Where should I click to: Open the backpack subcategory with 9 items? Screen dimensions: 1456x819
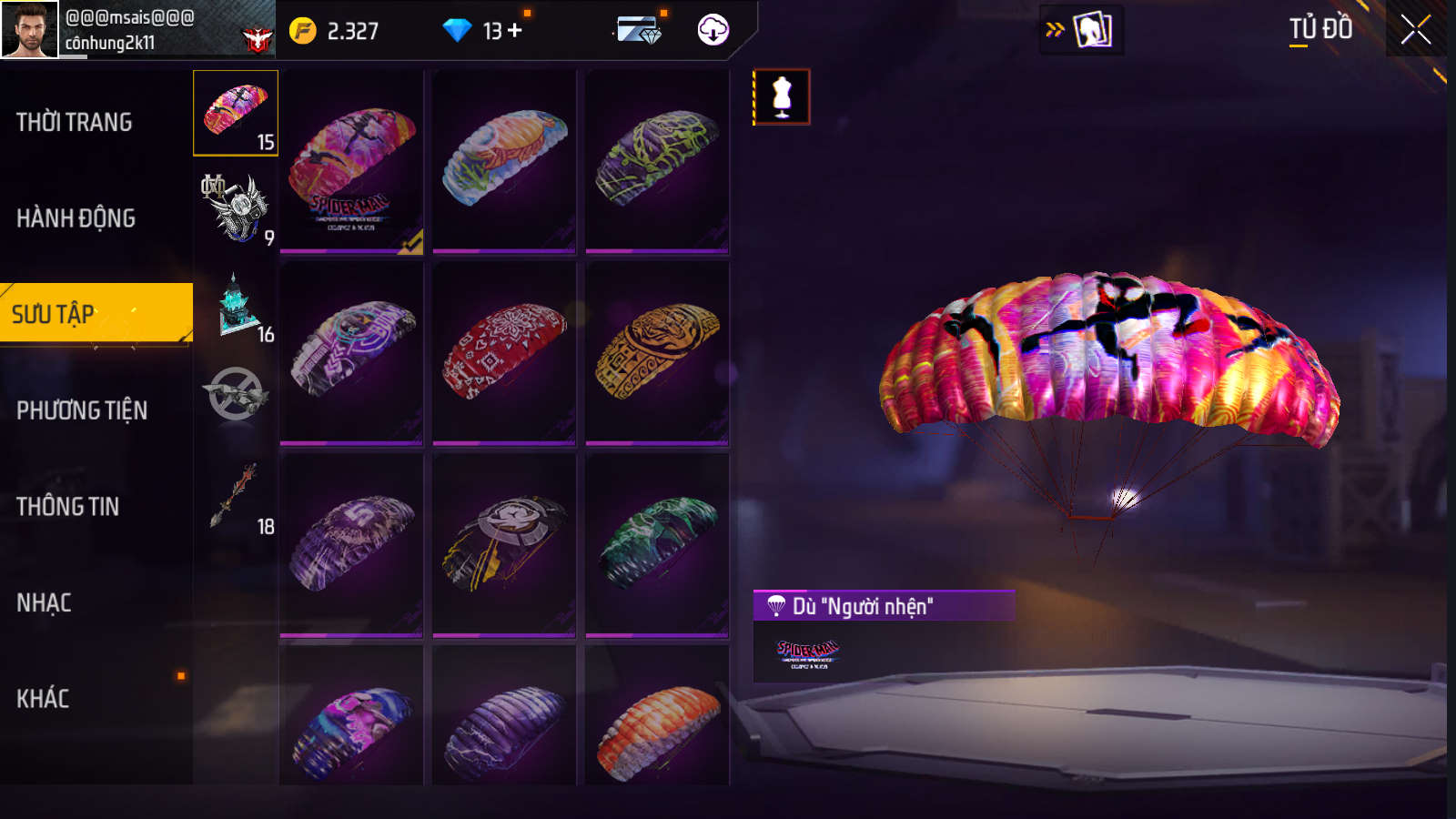click(236, 209)
